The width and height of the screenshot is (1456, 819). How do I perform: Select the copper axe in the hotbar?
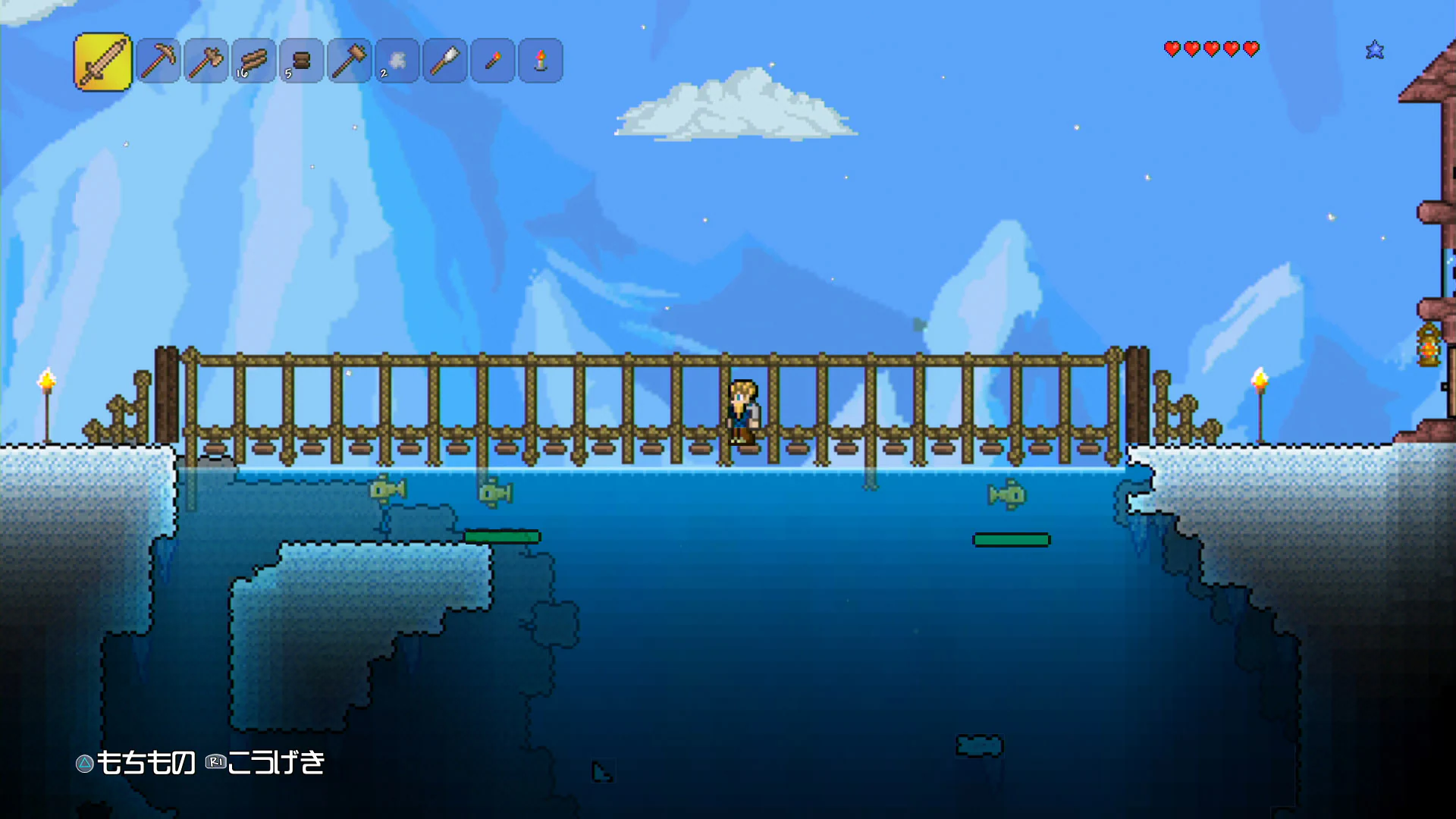coord(206,59)
